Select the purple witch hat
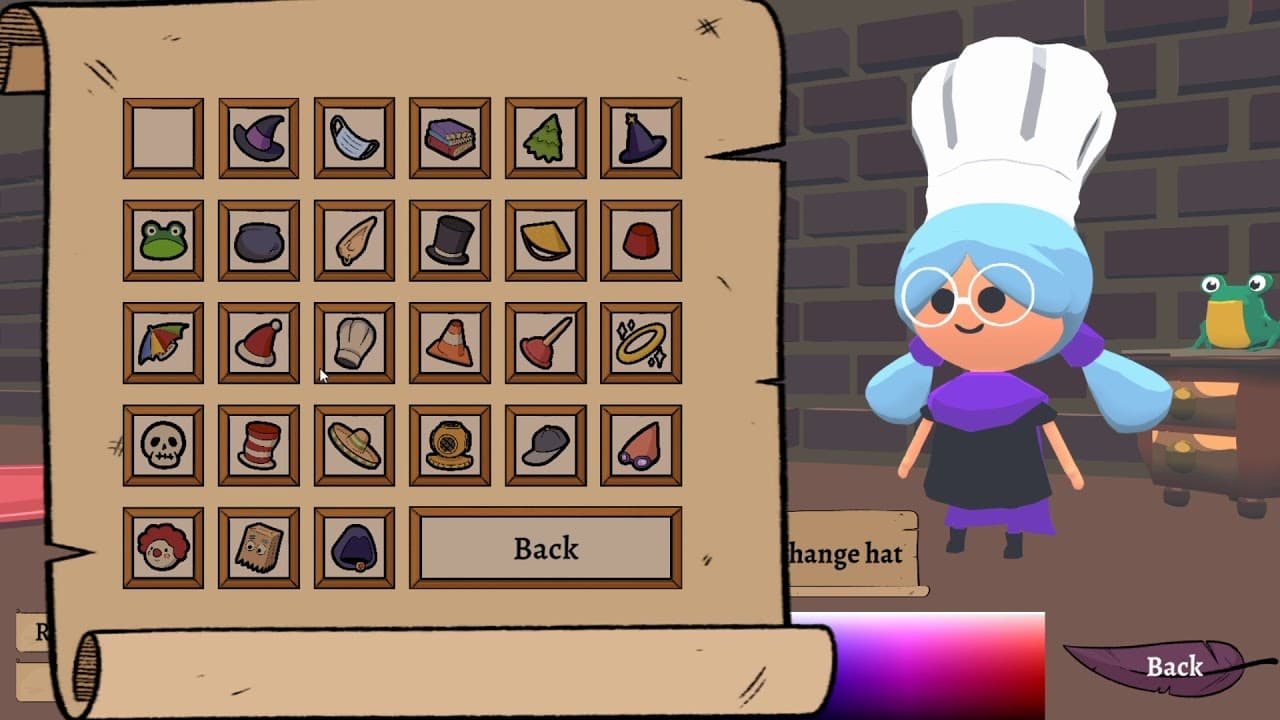Screen dimensions: 1280x720 tap(258, 137)
